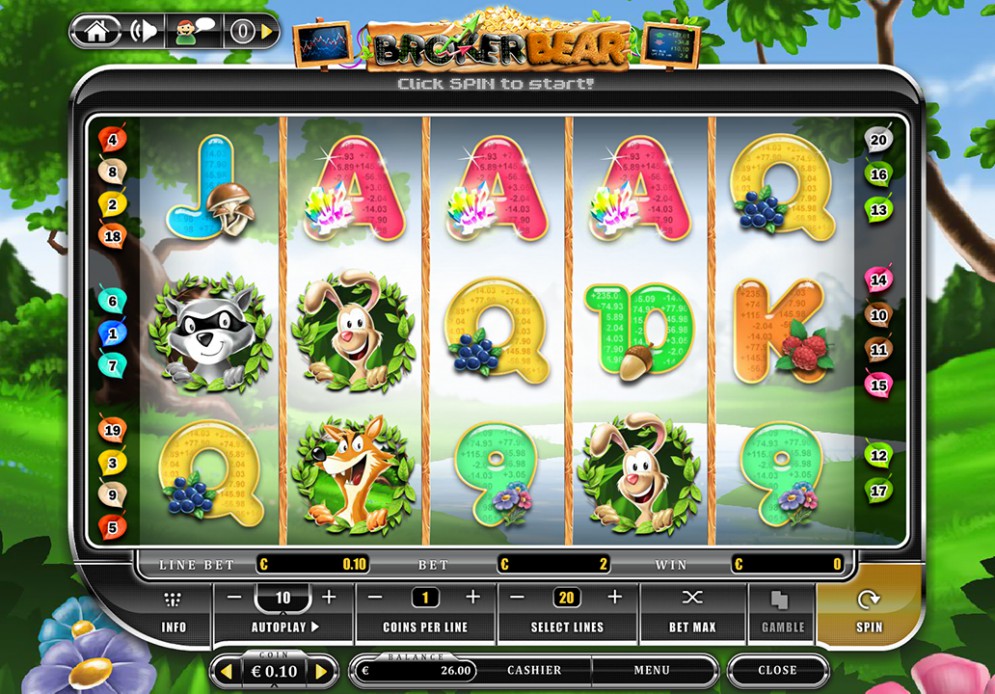Image resolution: width=995 pixels, height=694 pixels.
Task: Lower the coin value with left arrow
Action: pos(227,671)
